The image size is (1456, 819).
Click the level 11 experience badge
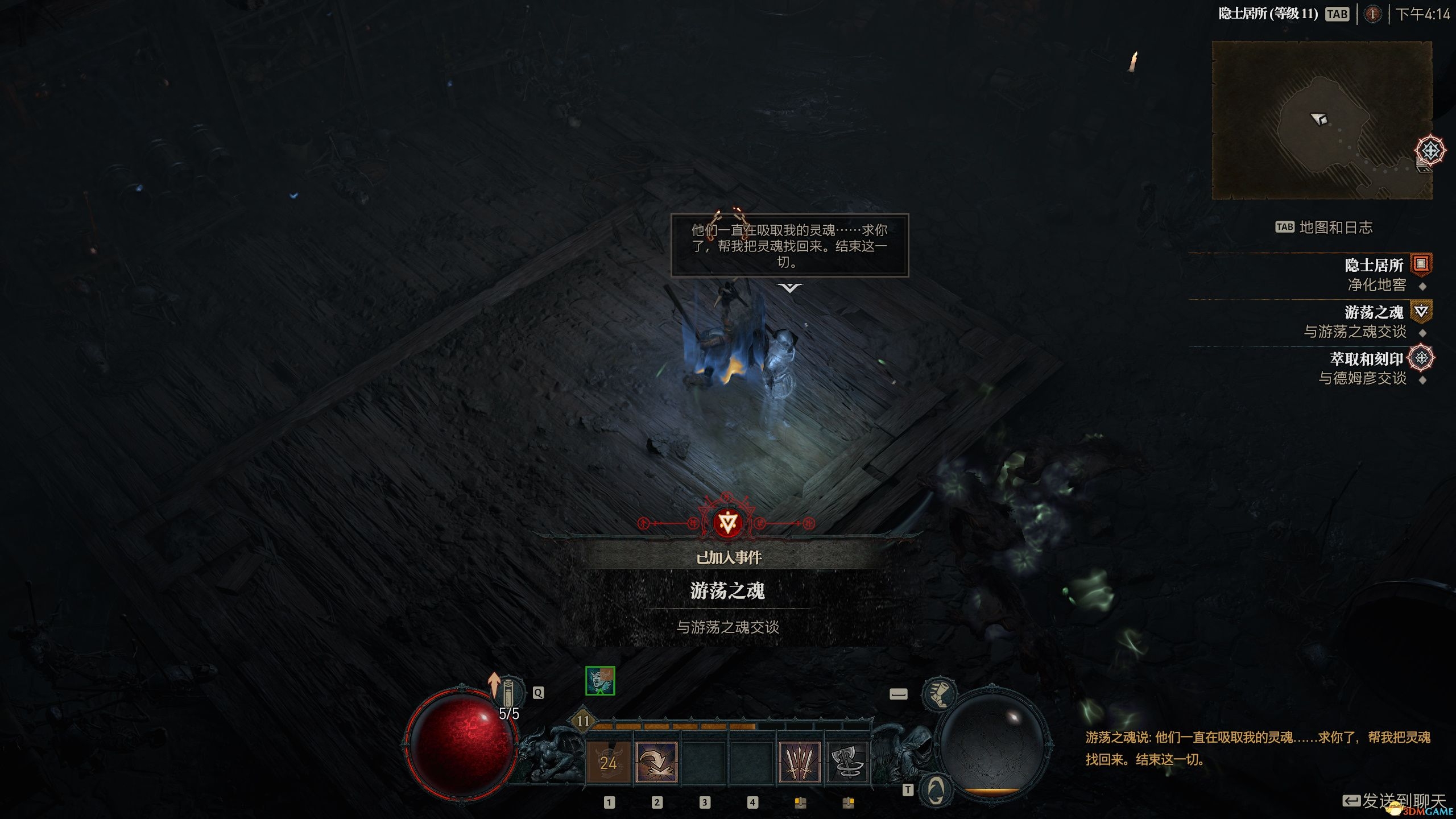[583, 721]
